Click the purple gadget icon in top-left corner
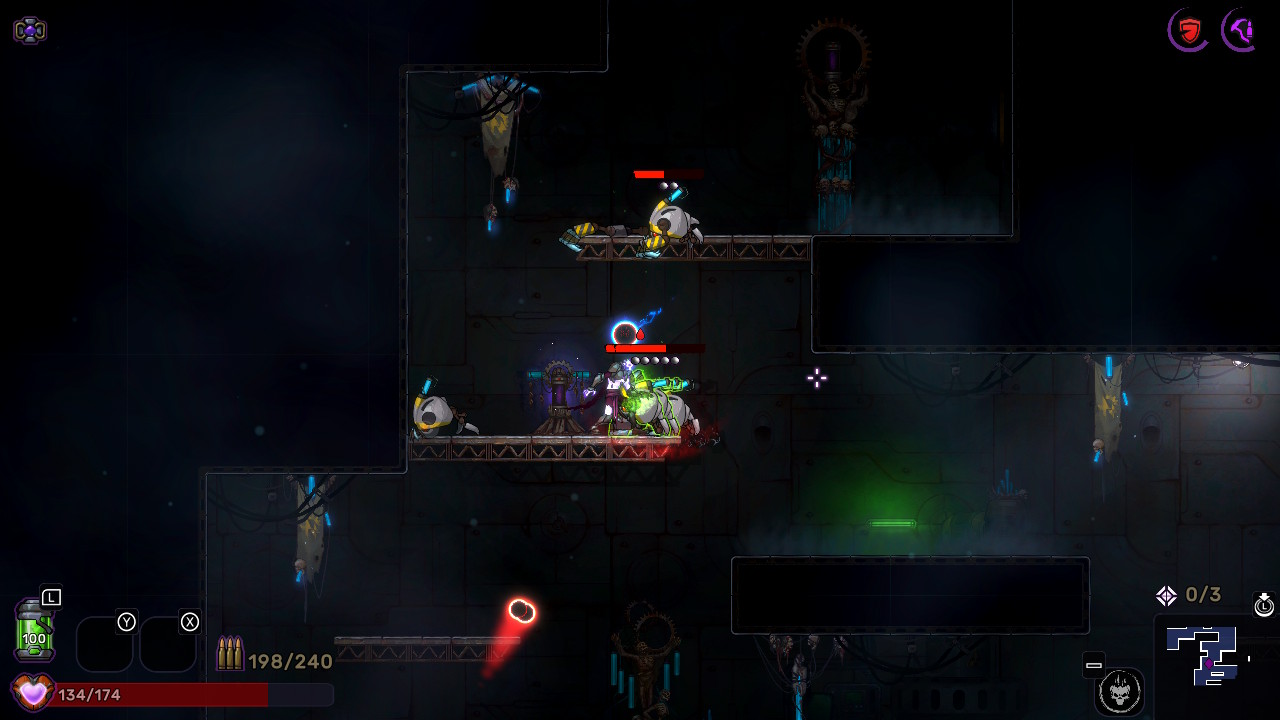The image size is (1280, 720). coord(30,30)
